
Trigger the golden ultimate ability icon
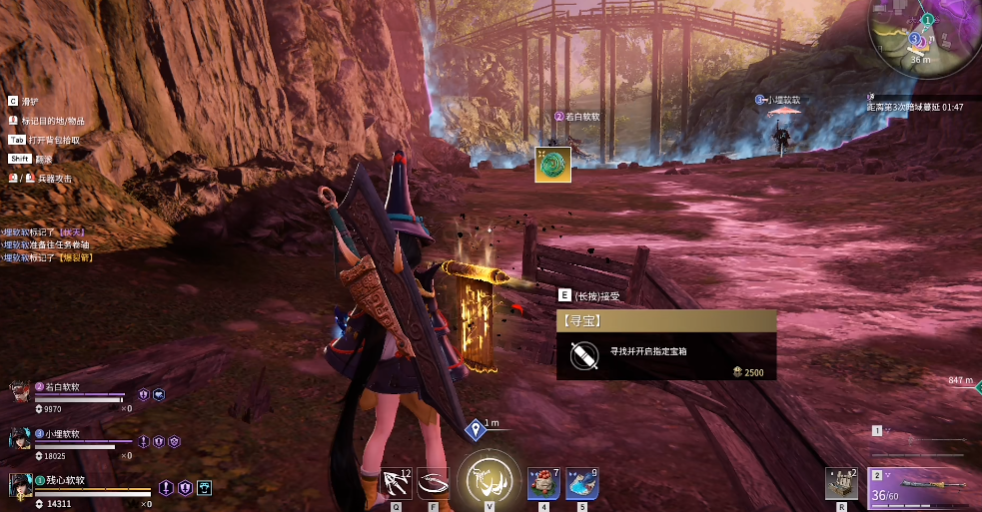[489, 481]
